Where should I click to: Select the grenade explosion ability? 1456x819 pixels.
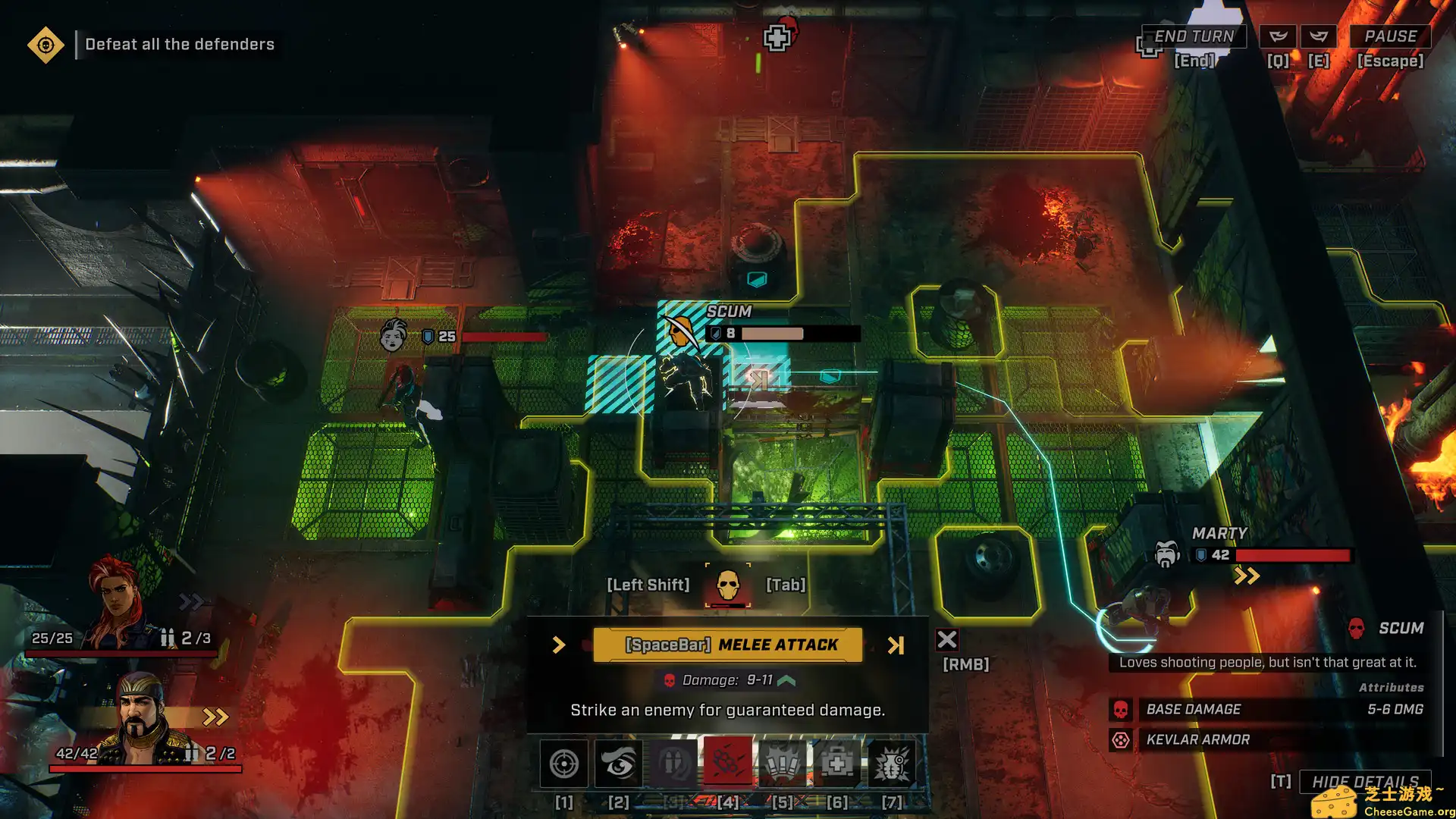click(892, 764)
